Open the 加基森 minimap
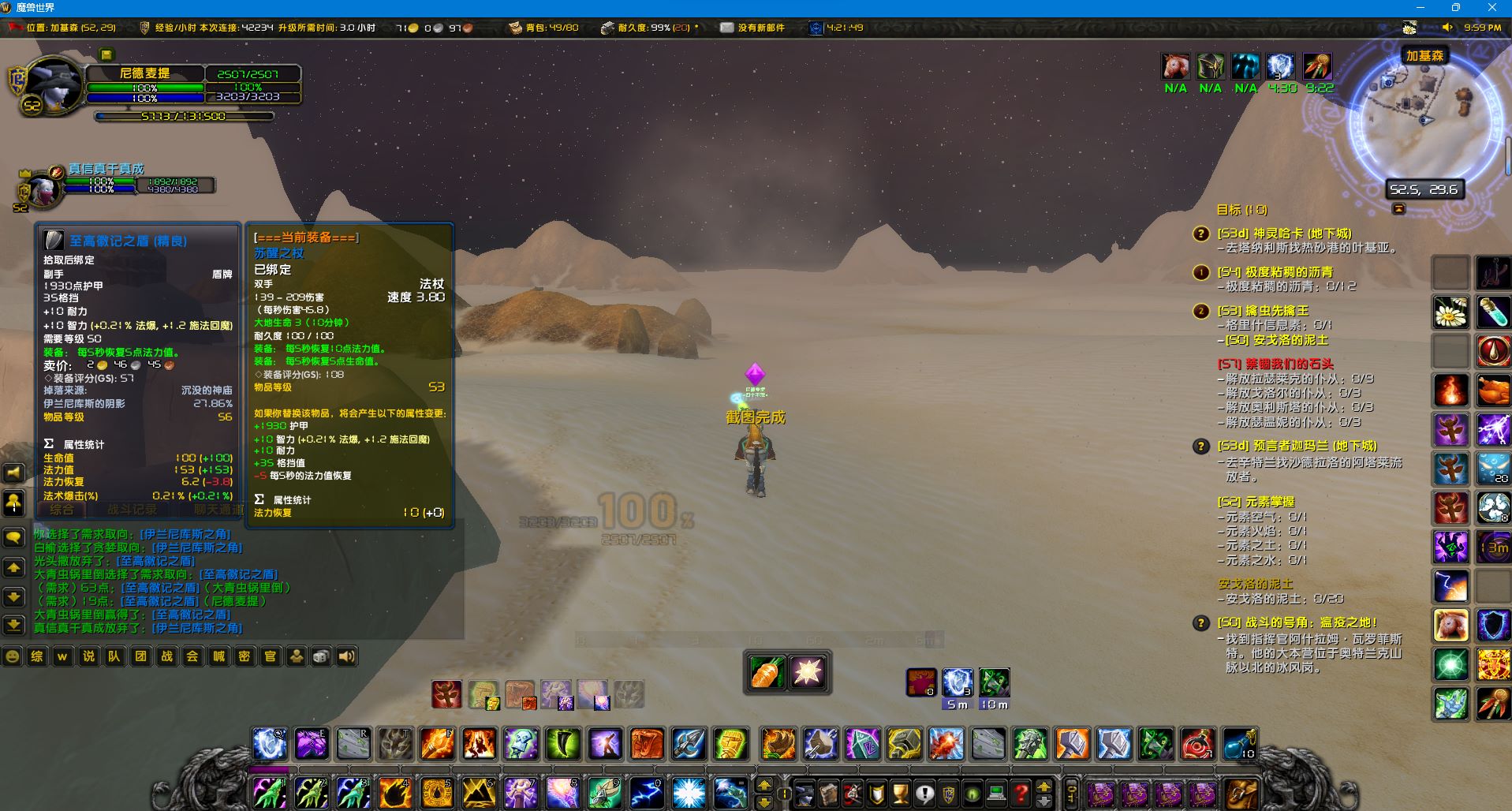 1428,118
